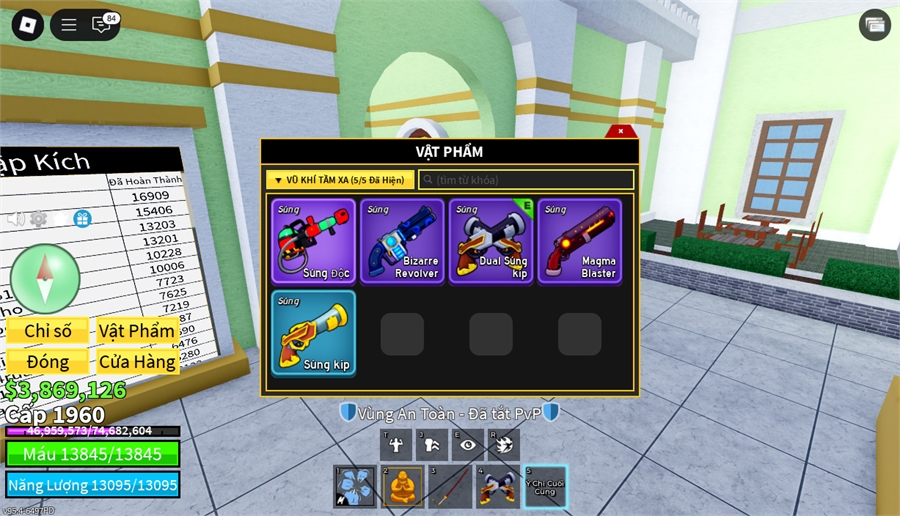Open the blue gift box icon
Image resolution: width=900 pixels, height=516 pixels.
point(82,219)
